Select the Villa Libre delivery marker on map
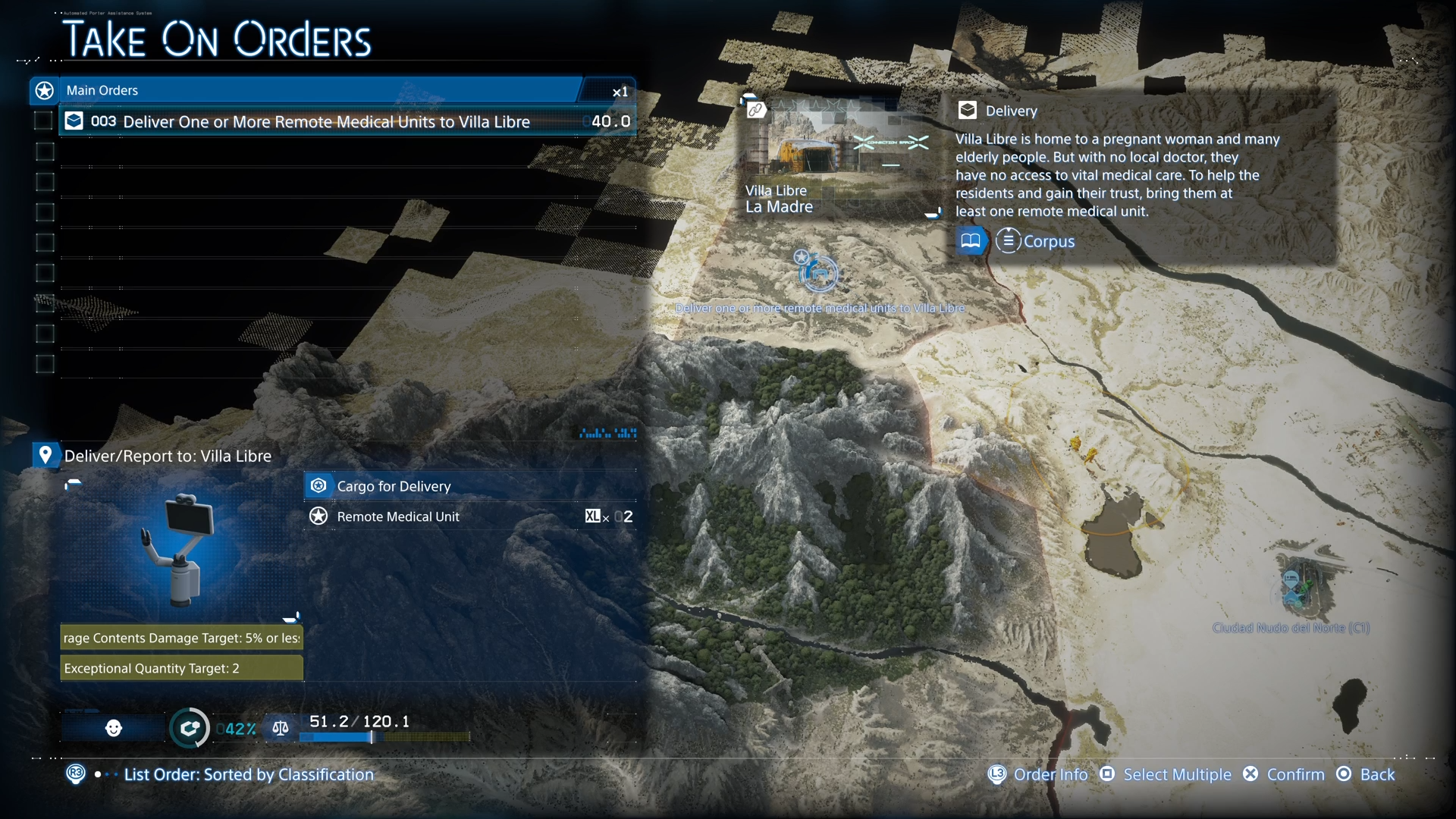Viewport: 1456px width, 819px height. click(x=818, y=272)
